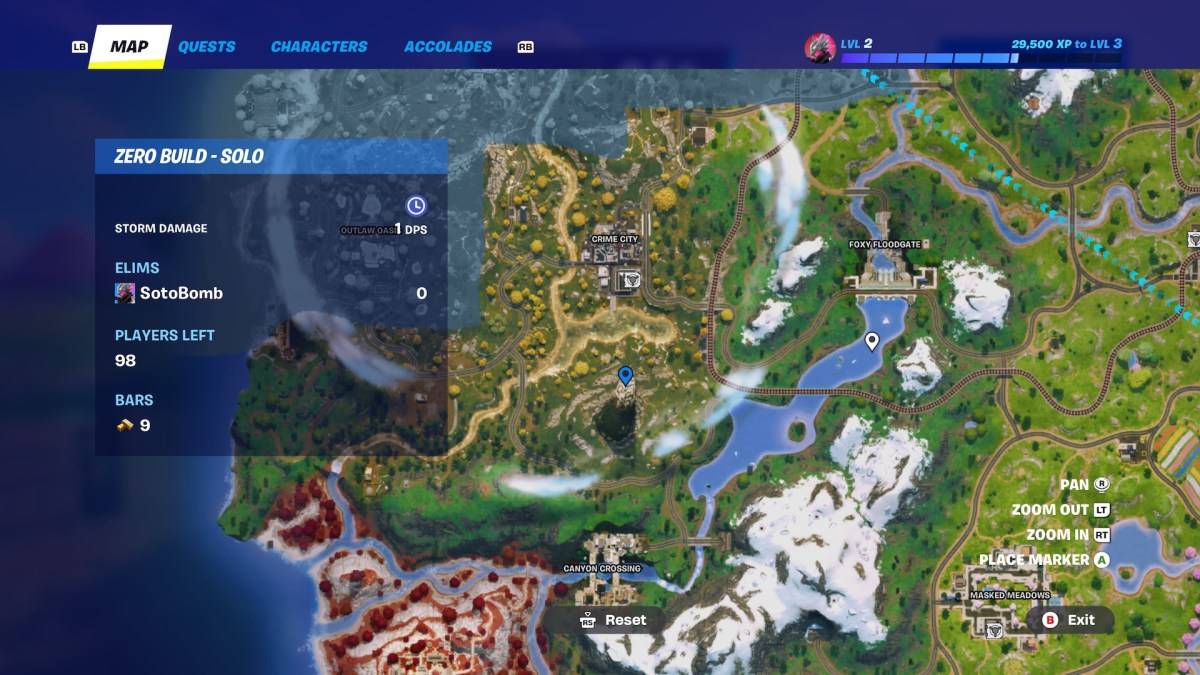Show the Accolades tab

(448, 46)
